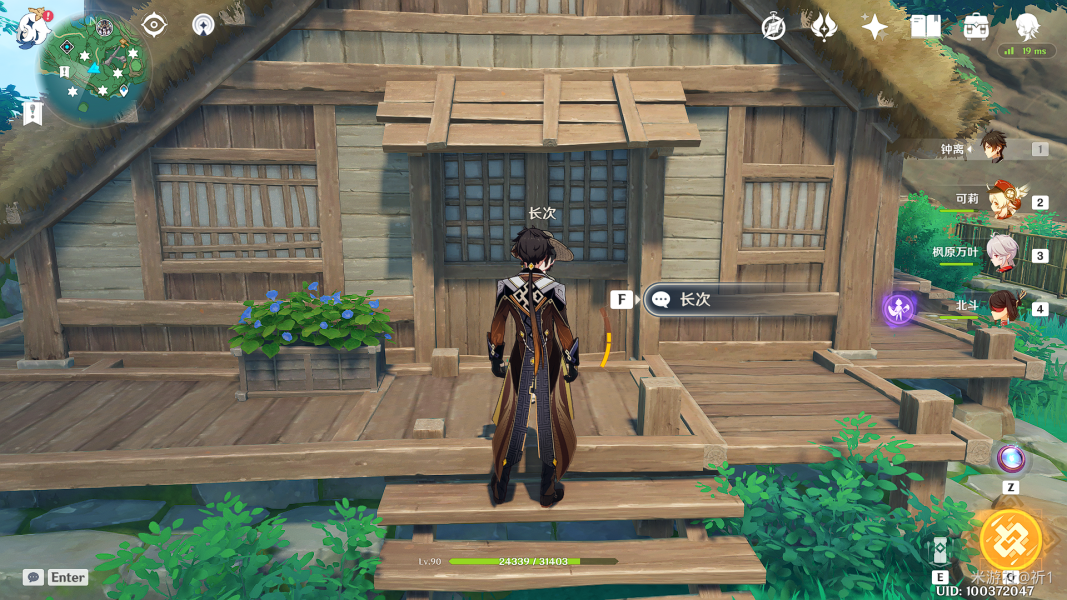Open the Paimon main menu
This screenshot has width=1067, height=600.
(35, 27)
